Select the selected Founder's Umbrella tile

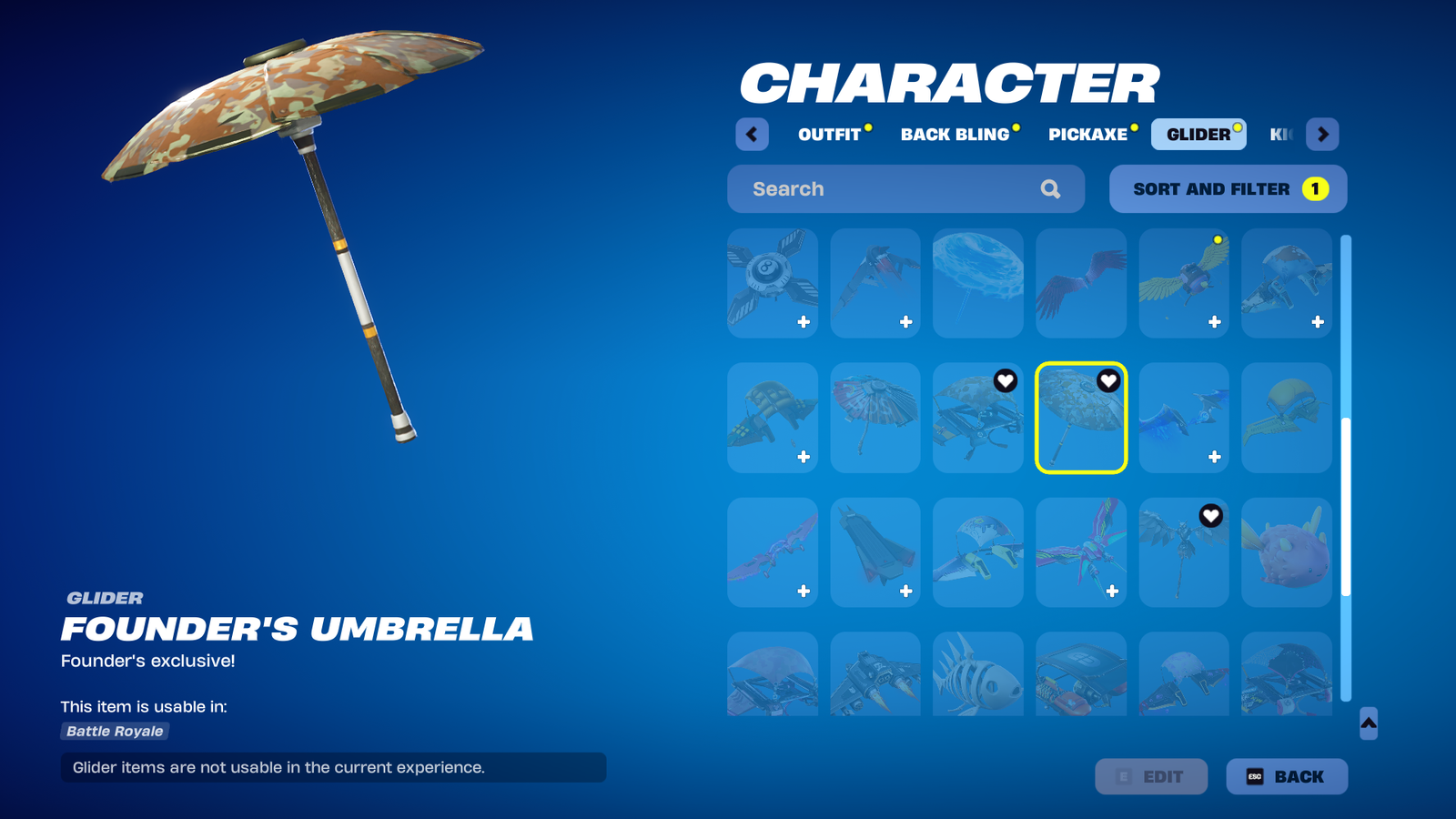(1080, 418)
